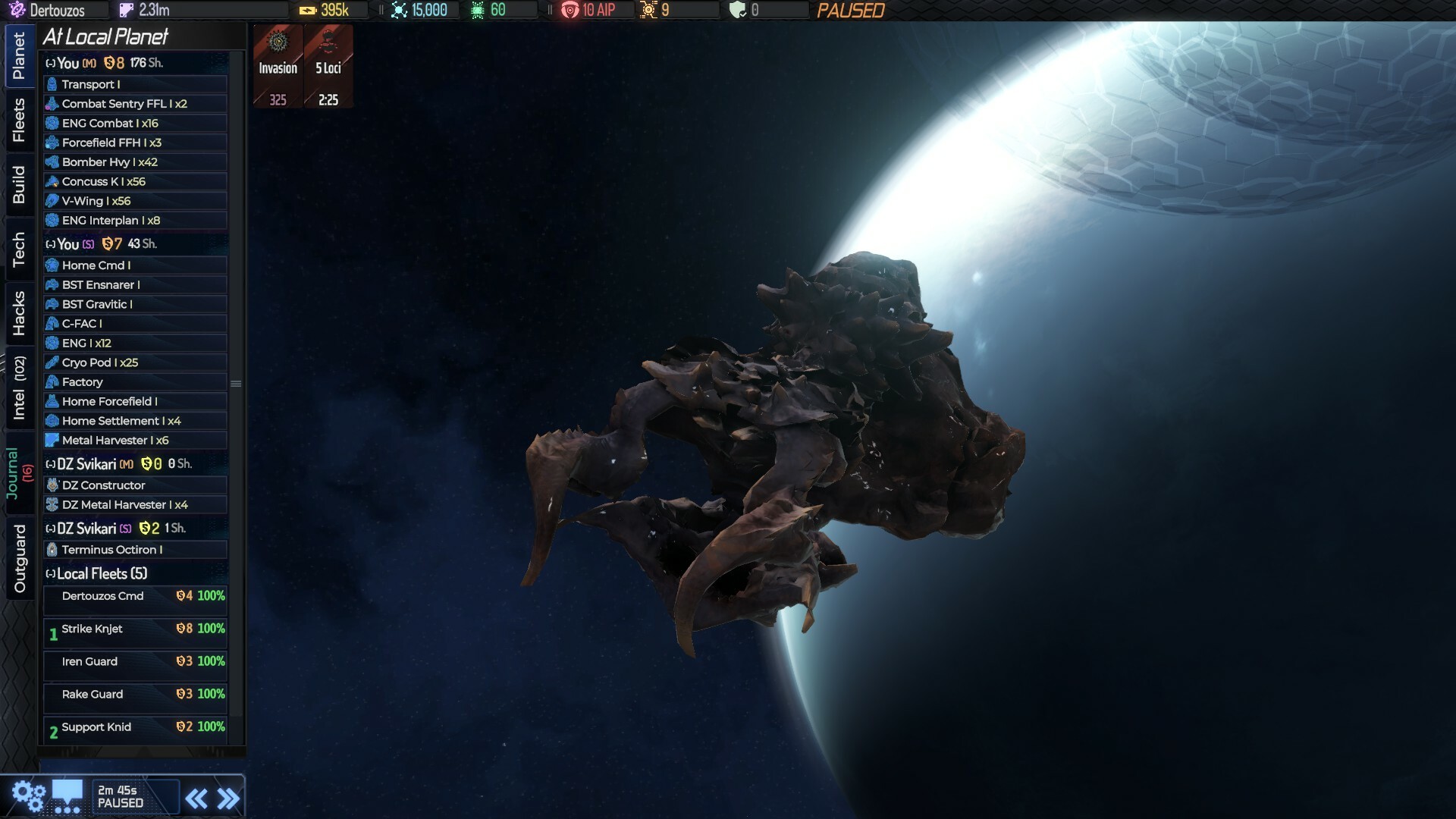Collapse the DZ Svikari (M) section
This screenshot has height=819, width=1456.
[49, 463]
